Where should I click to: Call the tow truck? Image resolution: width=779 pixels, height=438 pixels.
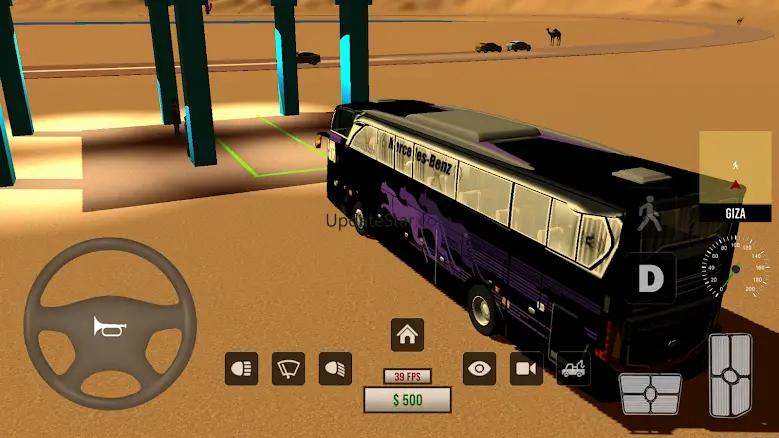(x=574, y=369)
